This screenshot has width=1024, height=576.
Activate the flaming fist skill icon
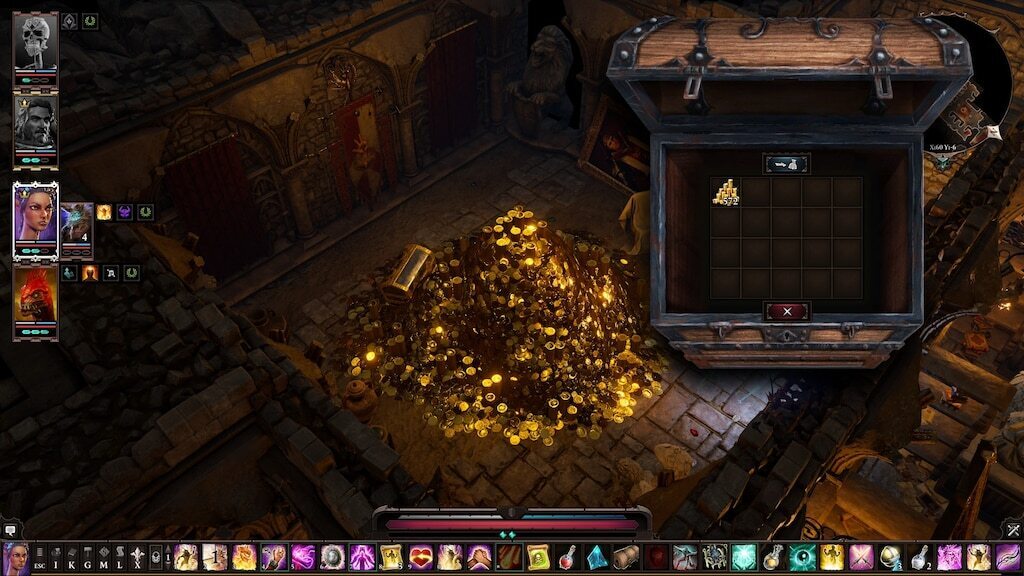244,558
